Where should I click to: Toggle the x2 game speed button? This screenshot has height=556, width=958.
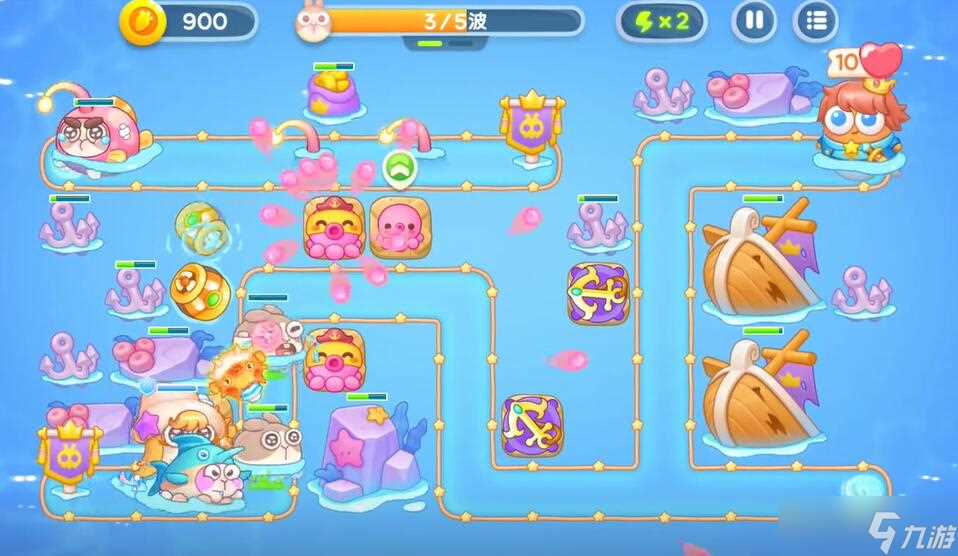pyautogui.click(x=660, y=21)
